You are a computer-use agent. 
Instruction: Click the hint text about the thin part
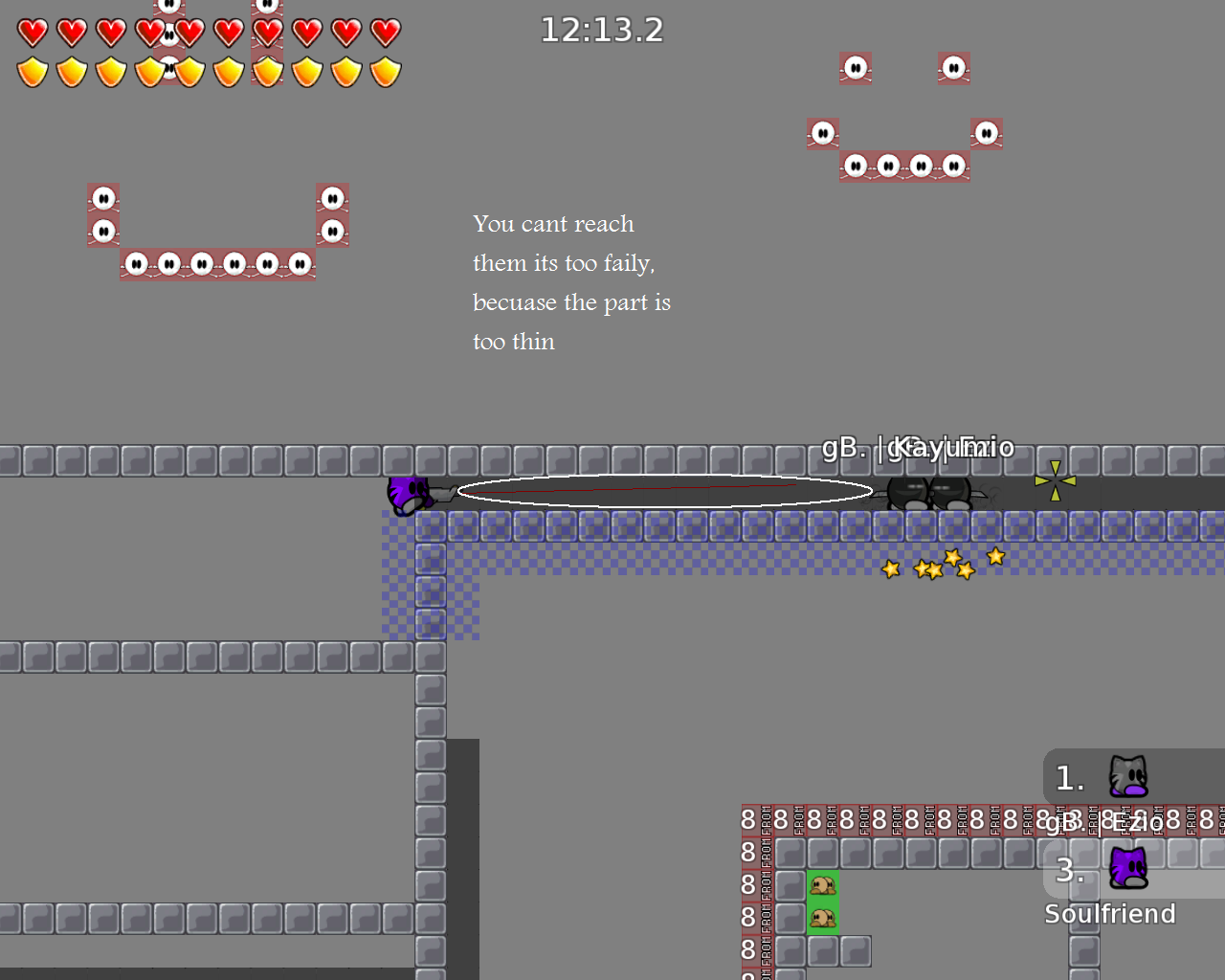click(x=571, y=282)
